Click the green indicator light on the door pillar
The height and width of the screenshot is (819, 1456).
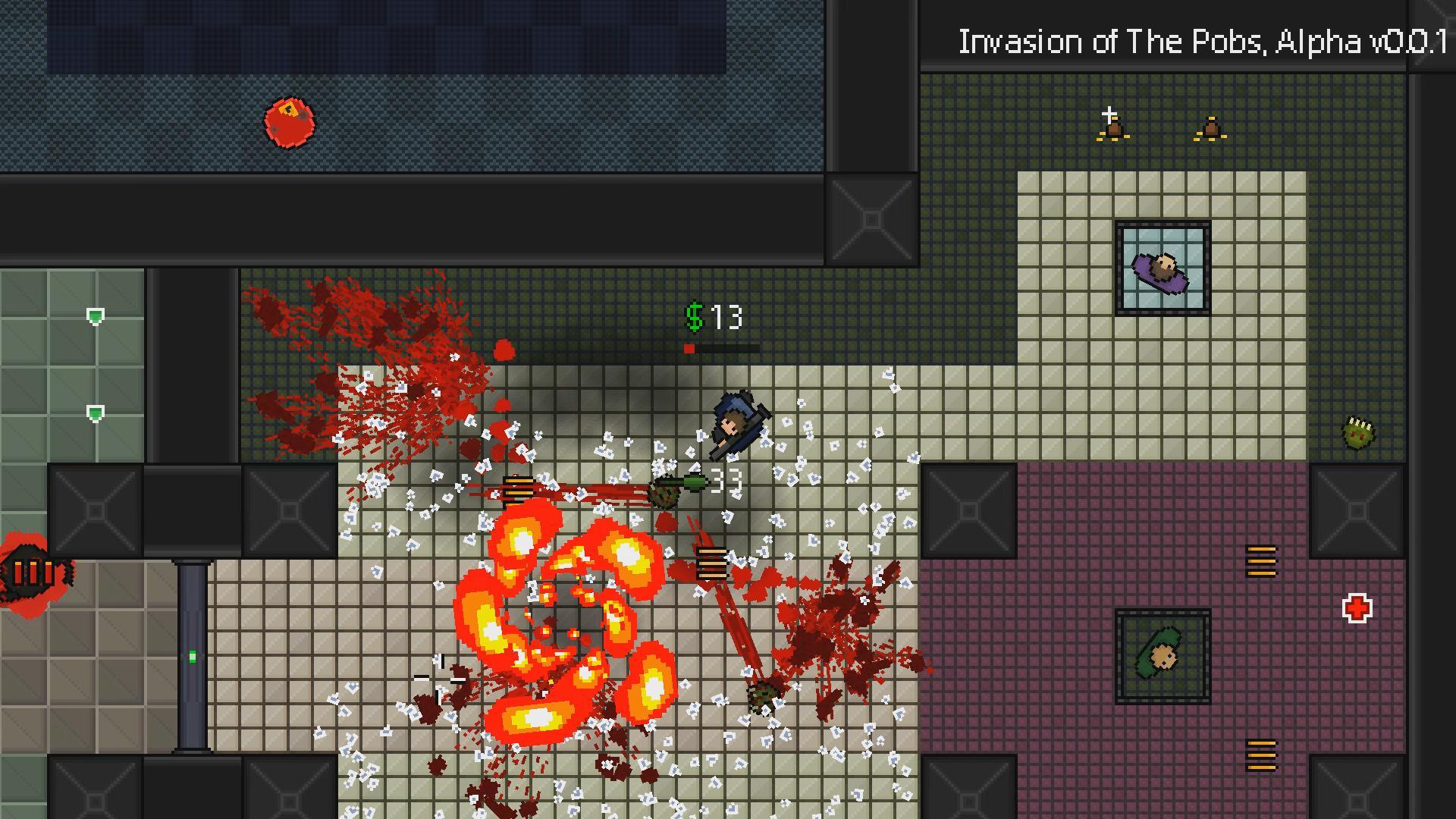(193, 656)
